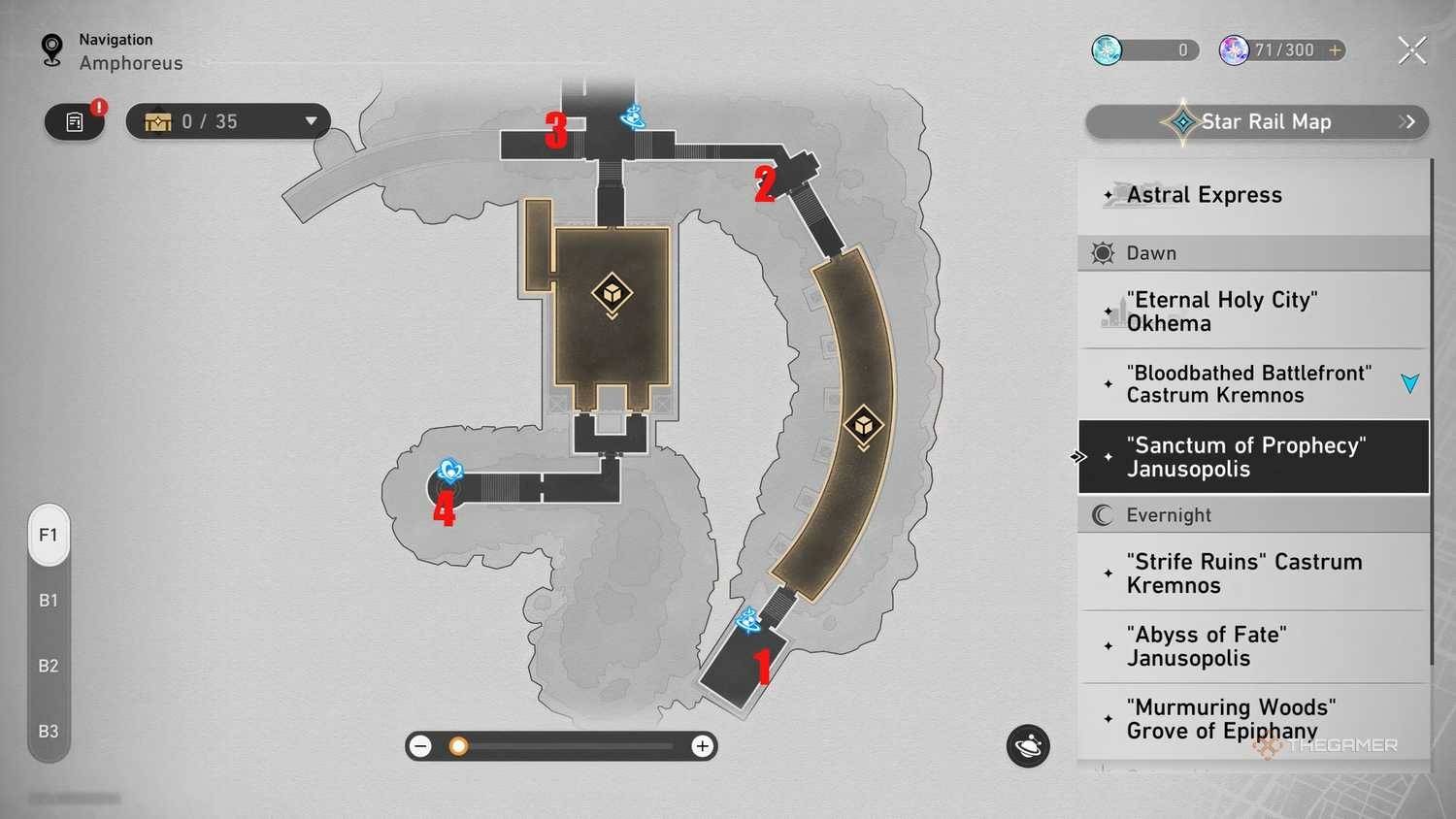Select the space anchor near marker 4

point(449,472)
